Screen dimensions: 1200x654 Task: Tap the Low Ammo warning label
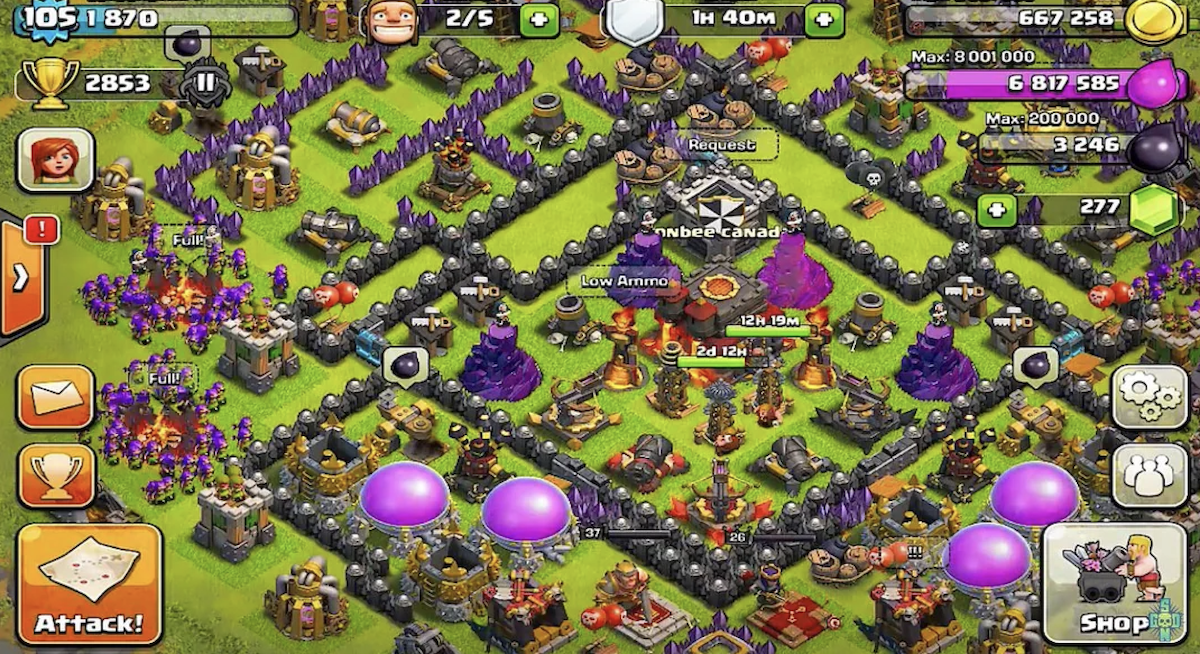click(627, 281)
